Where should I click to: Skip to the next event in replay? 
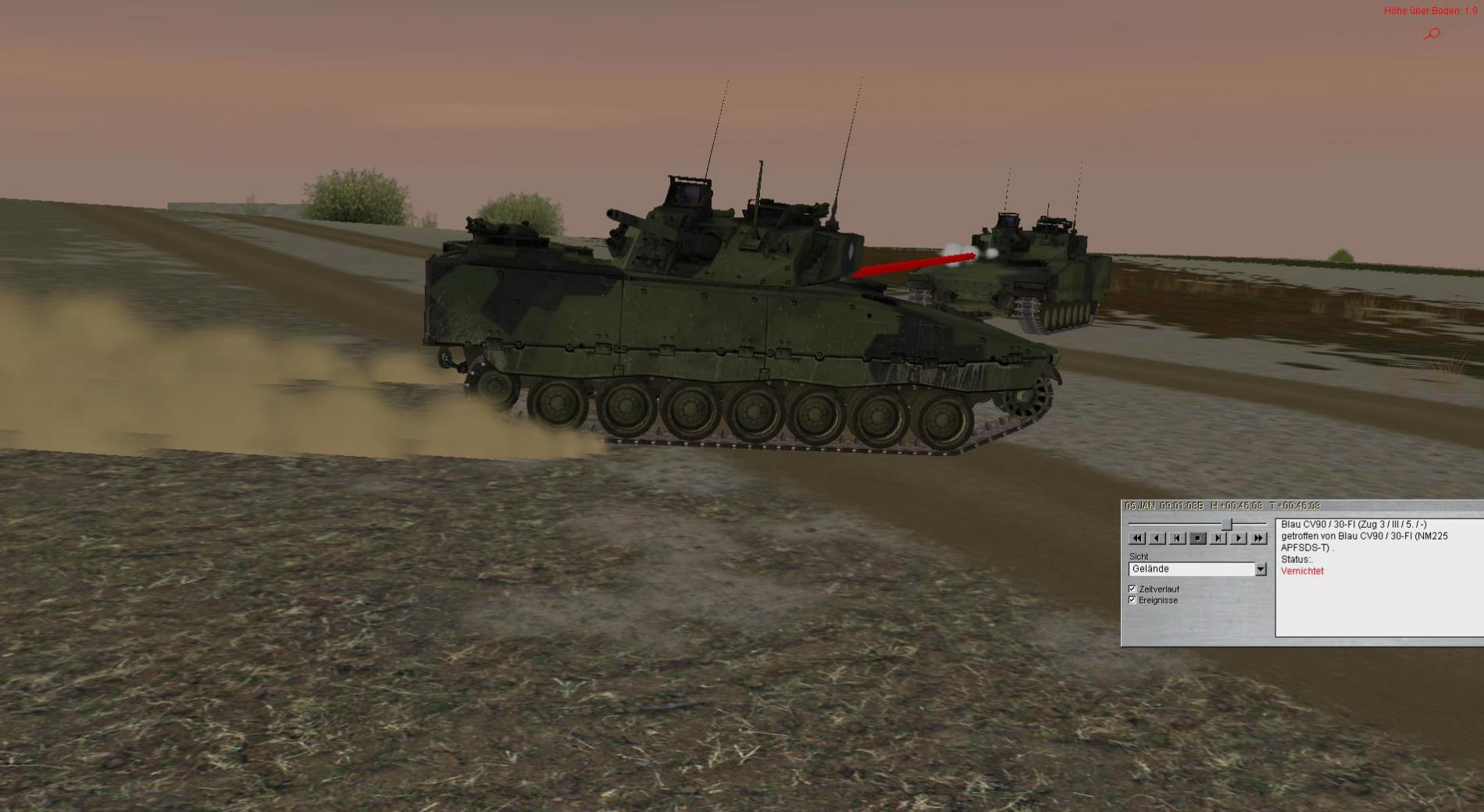point(1218,538)
